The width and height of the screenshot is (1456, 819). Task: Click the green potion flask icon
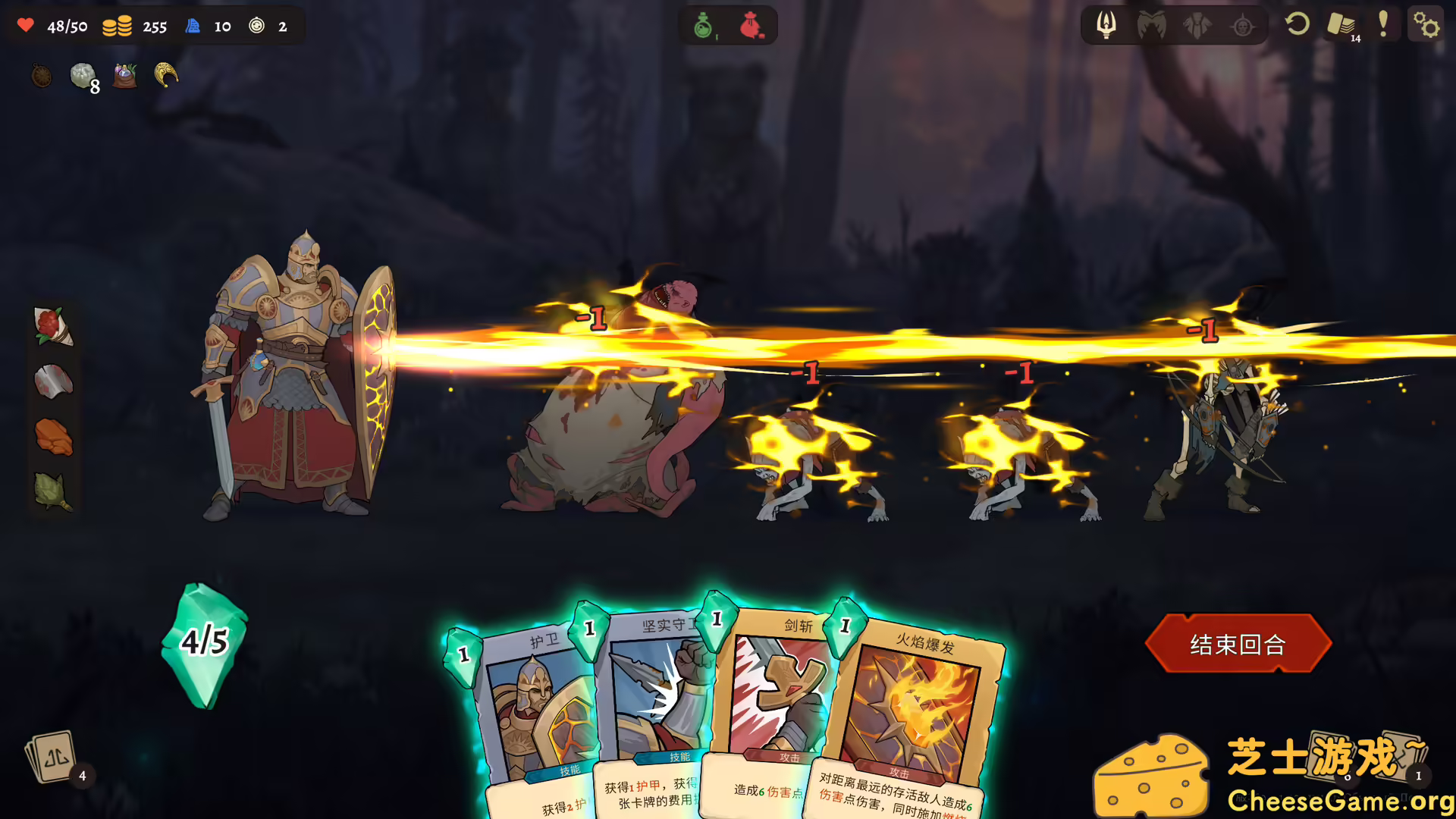701,24
